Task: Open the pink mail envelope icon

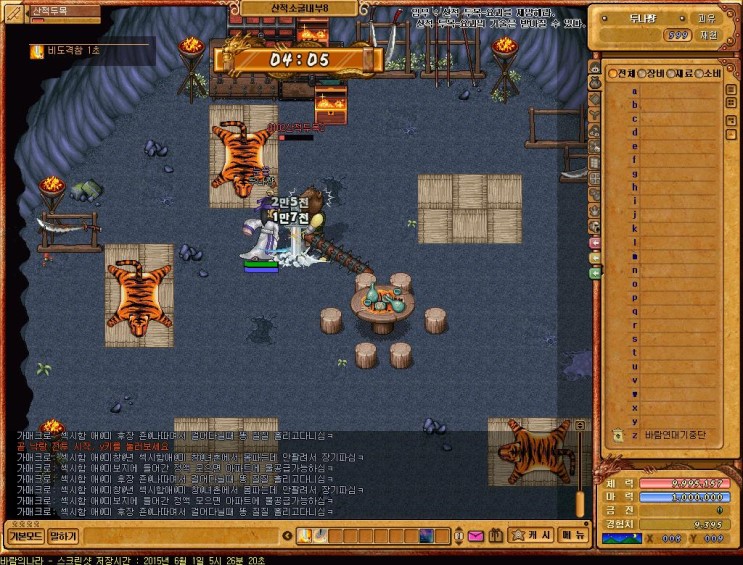Action: [x=475, y=536]
